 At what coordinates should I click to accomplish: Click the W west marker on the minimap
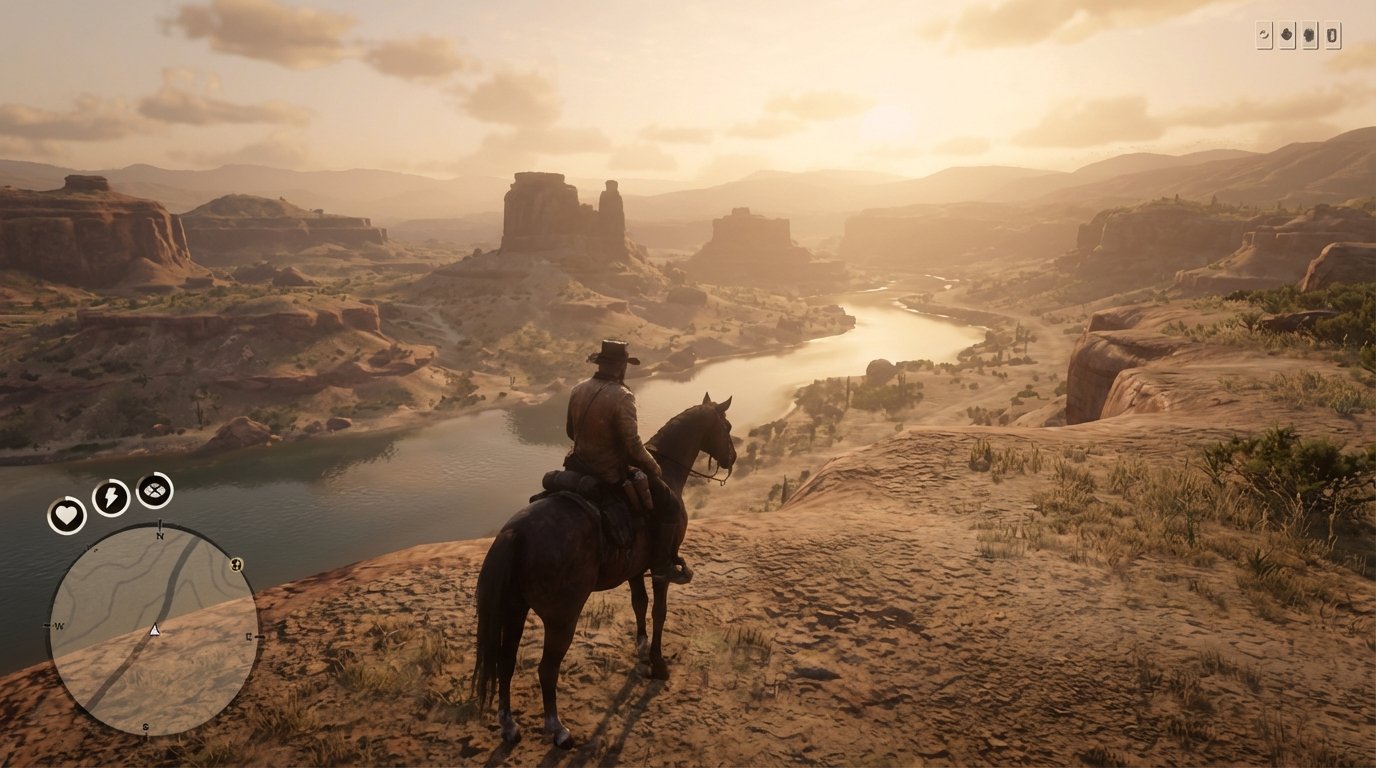[57, 627]
